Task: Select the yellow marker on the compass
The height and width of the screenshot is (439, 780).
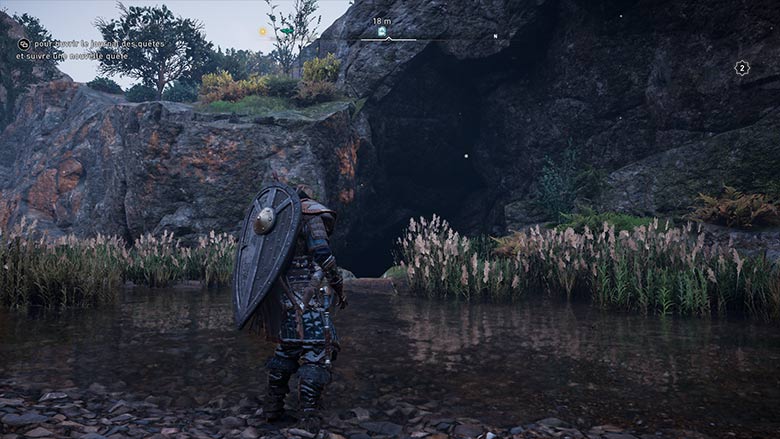Action: click(x=263, y=31)
